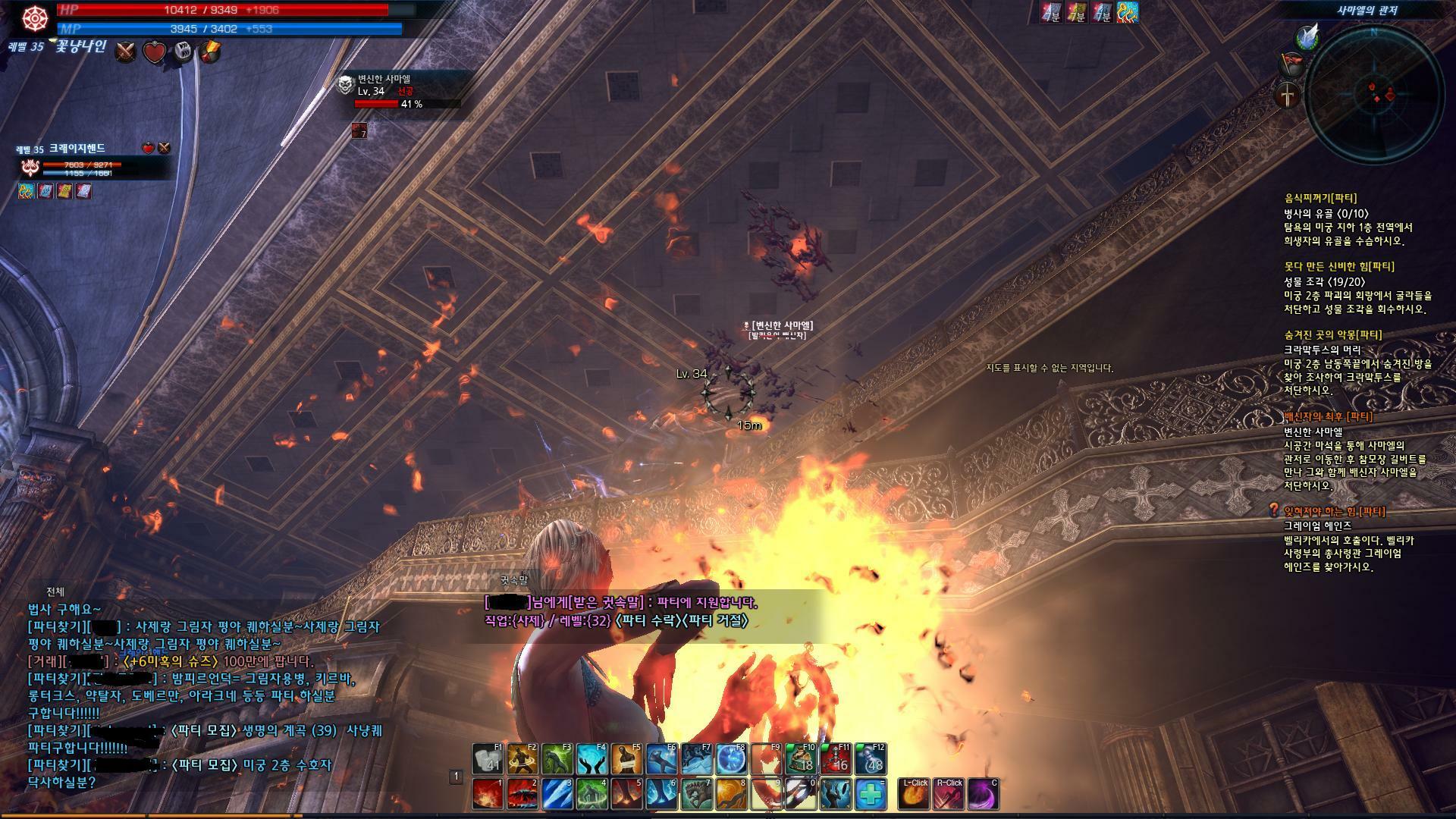Viewport: 1456px width, 819px height.
Task: Use the blue mana potion on F12
Action: 870,759
